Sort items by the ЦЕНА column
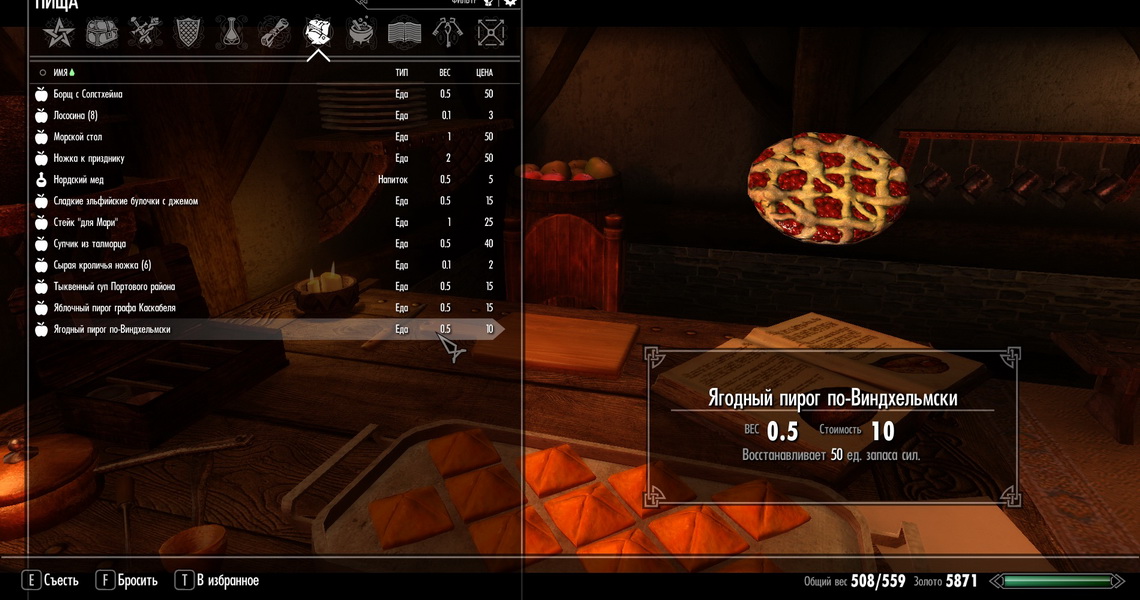 point(484,73)
